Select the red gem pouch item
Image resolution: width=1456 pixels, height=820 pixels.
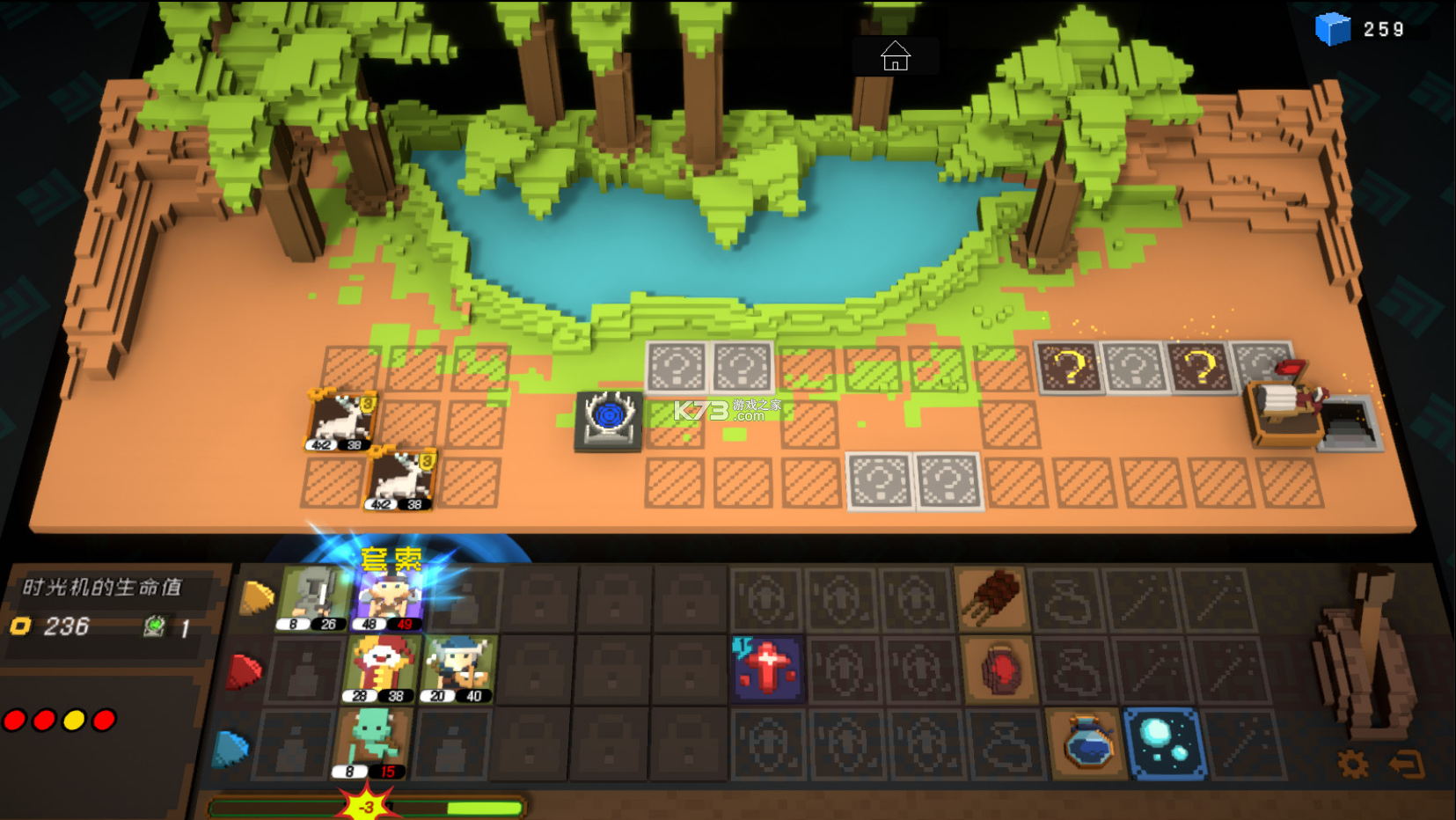(x=999, y=670)
